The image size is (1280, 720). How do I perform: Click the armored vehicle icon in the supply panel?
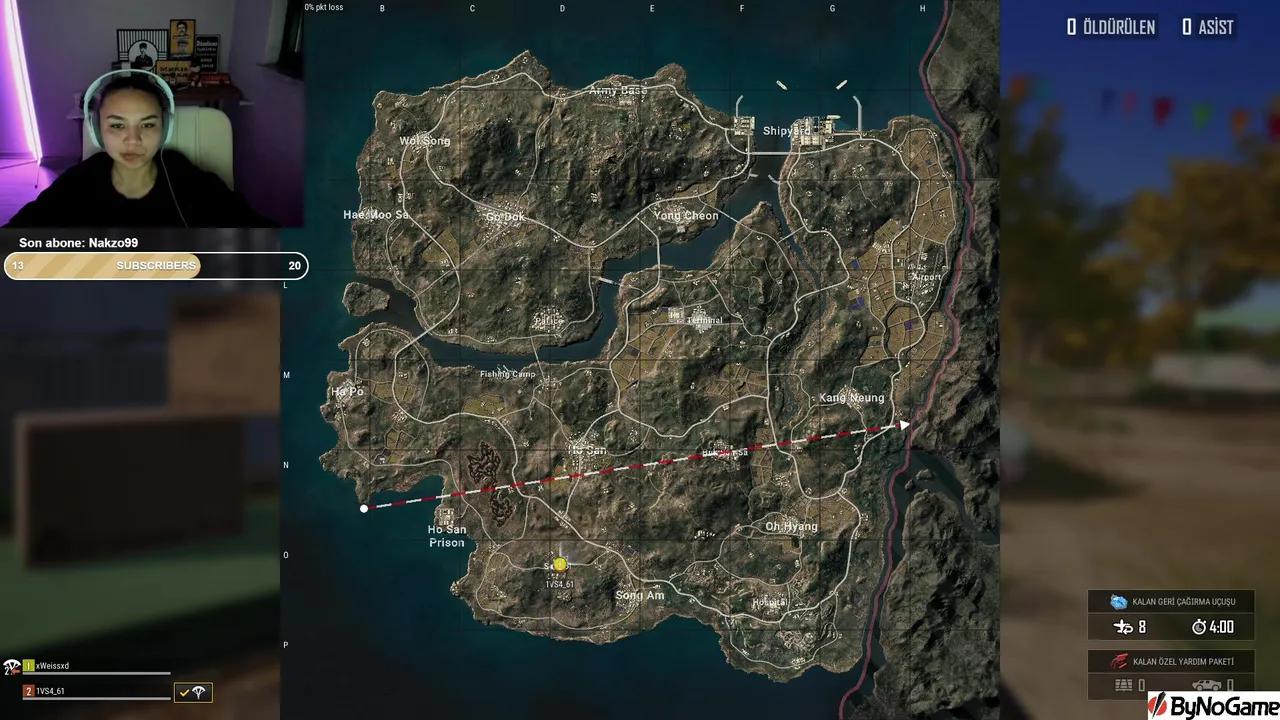pyautogui.click(x=1207, y=684)
